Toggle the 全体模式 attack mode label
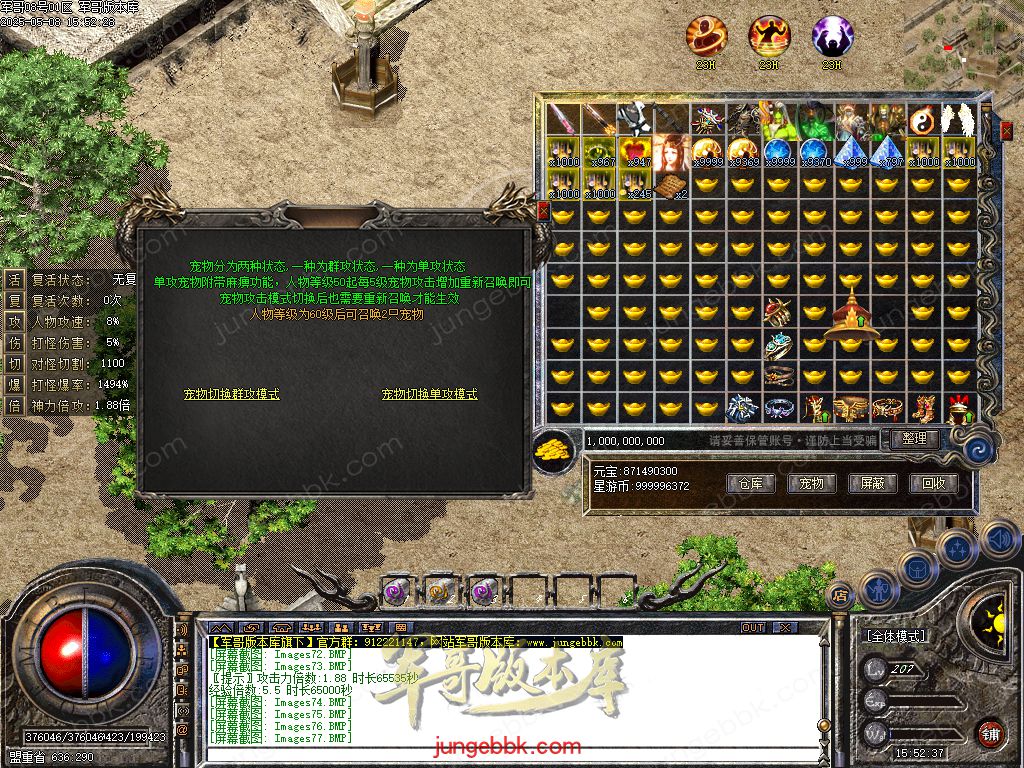The image size is (1024, 768). [x=893, y=636]
